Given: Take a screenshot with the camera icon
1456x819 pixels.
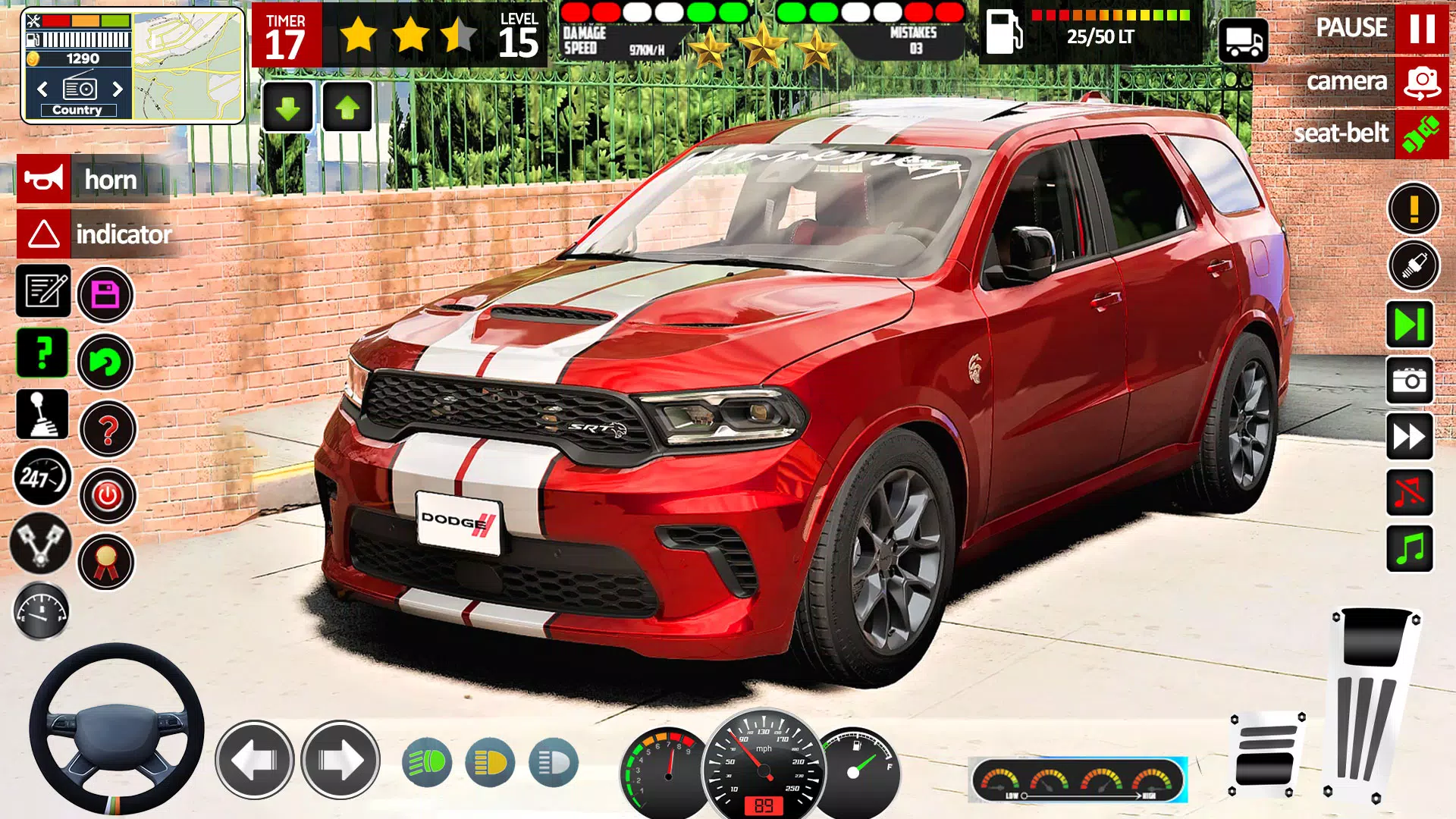Looking at the screenshot, I should (x=1410, y=380).
